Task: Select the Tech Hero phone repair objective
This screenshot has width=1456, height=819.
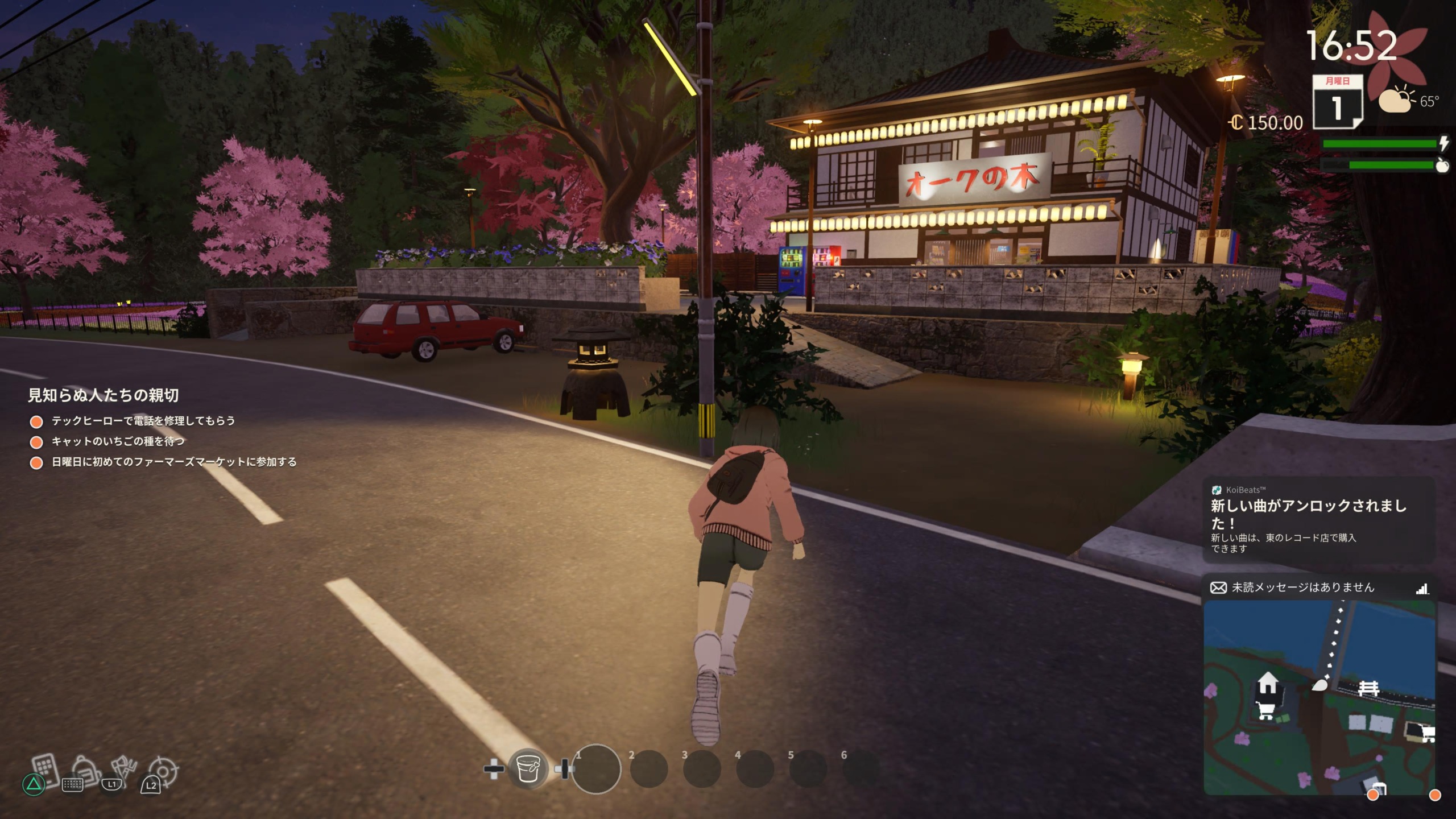Action: tap(143, 421)
